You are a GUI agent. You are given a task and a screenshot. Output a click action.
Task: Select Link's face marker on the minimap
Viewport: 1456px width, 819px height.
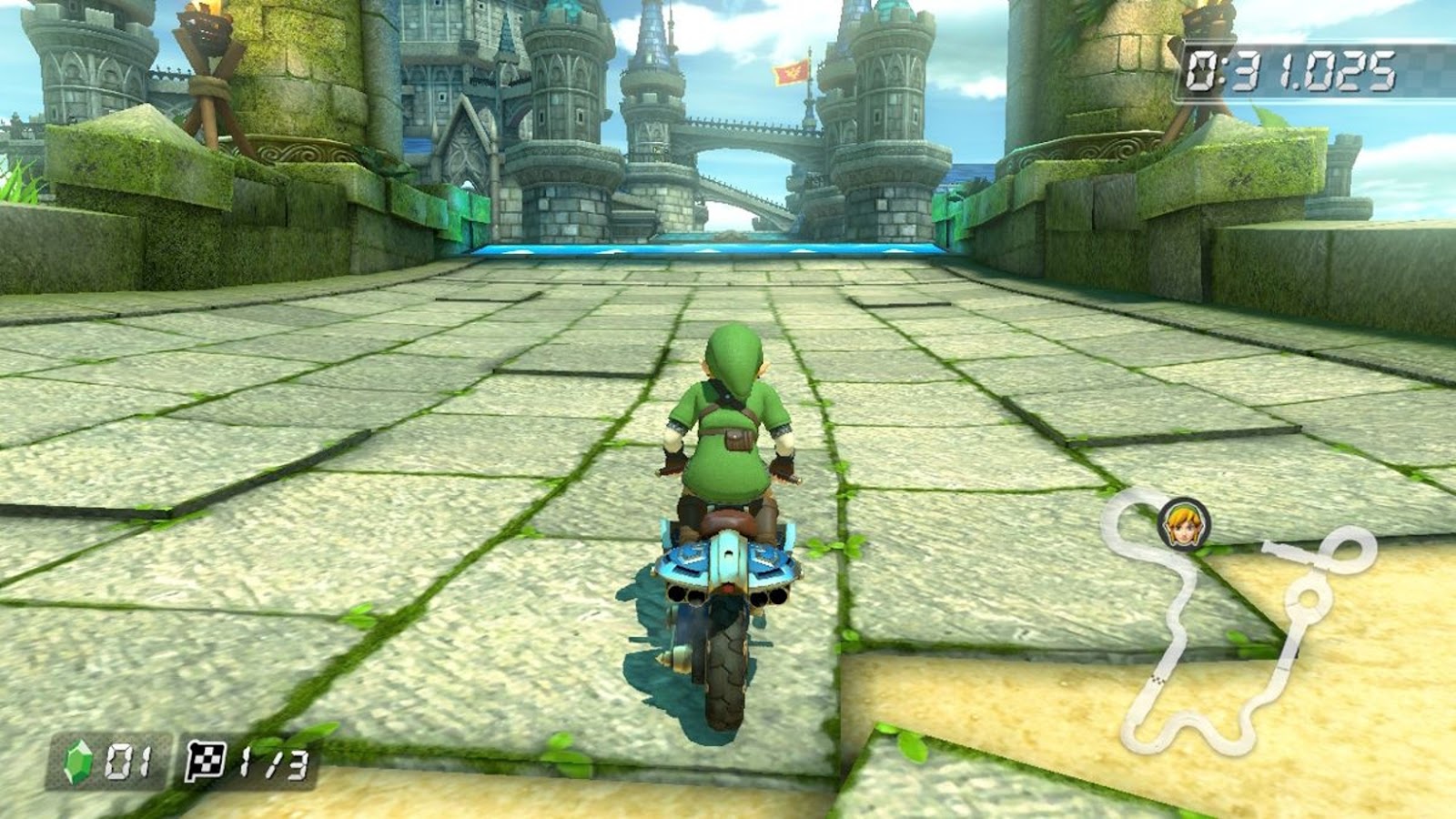click(1183, 525)
